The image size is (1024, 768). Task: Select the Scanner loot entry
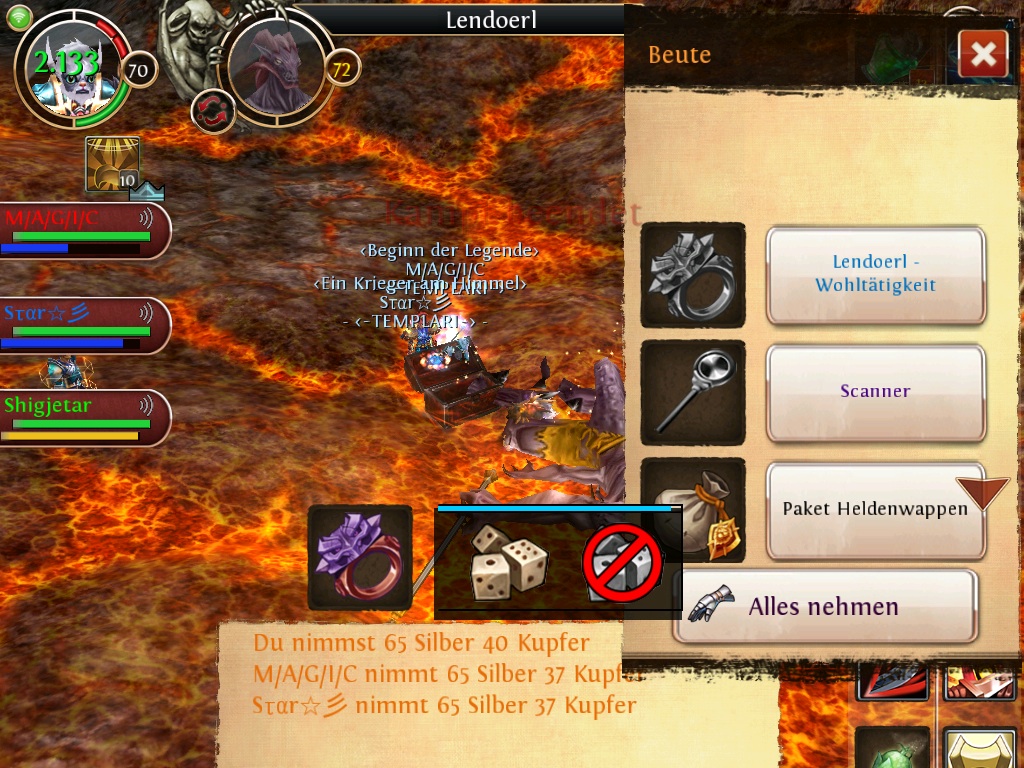click(x=875, y=391)
